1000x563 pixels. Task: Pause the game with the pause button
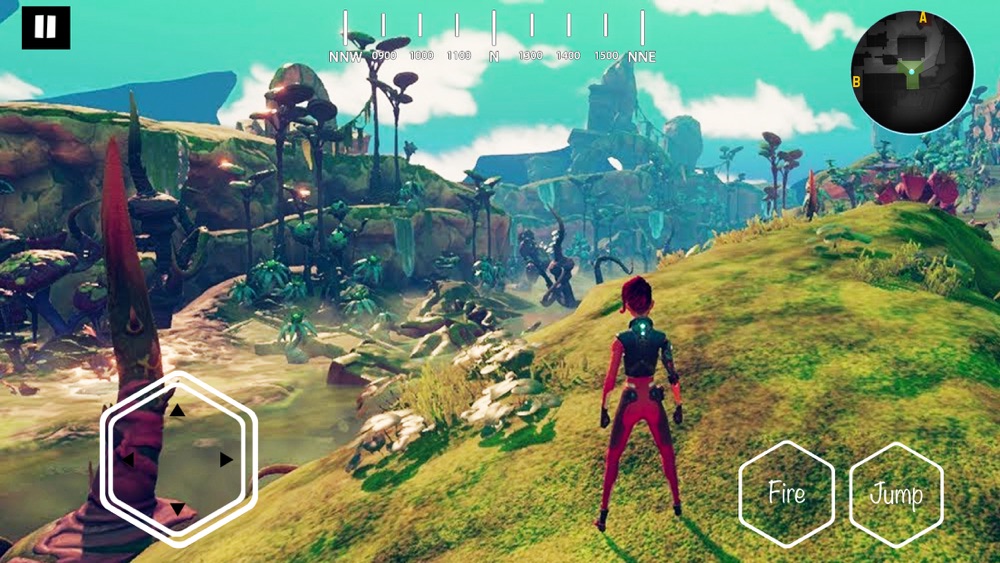click(x=46, y=28)
